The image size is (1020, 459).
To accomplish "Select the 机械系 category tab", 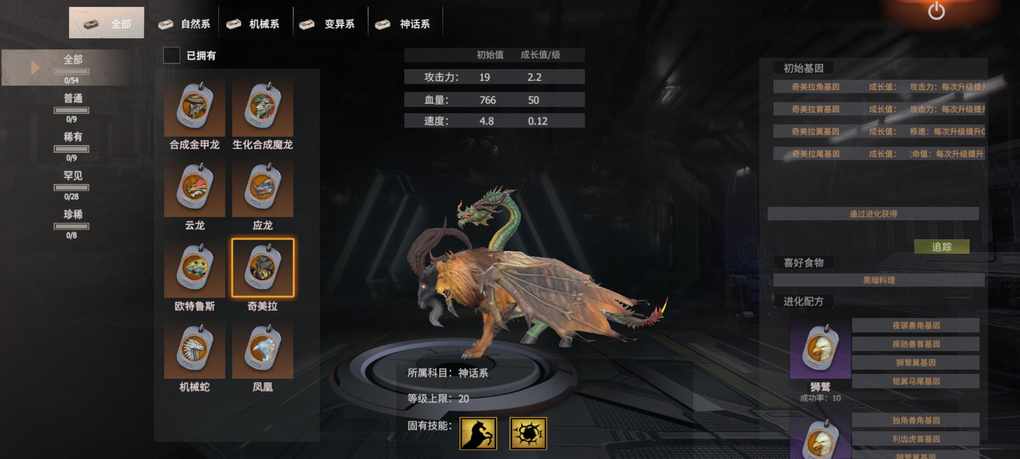I will [254, 23].
